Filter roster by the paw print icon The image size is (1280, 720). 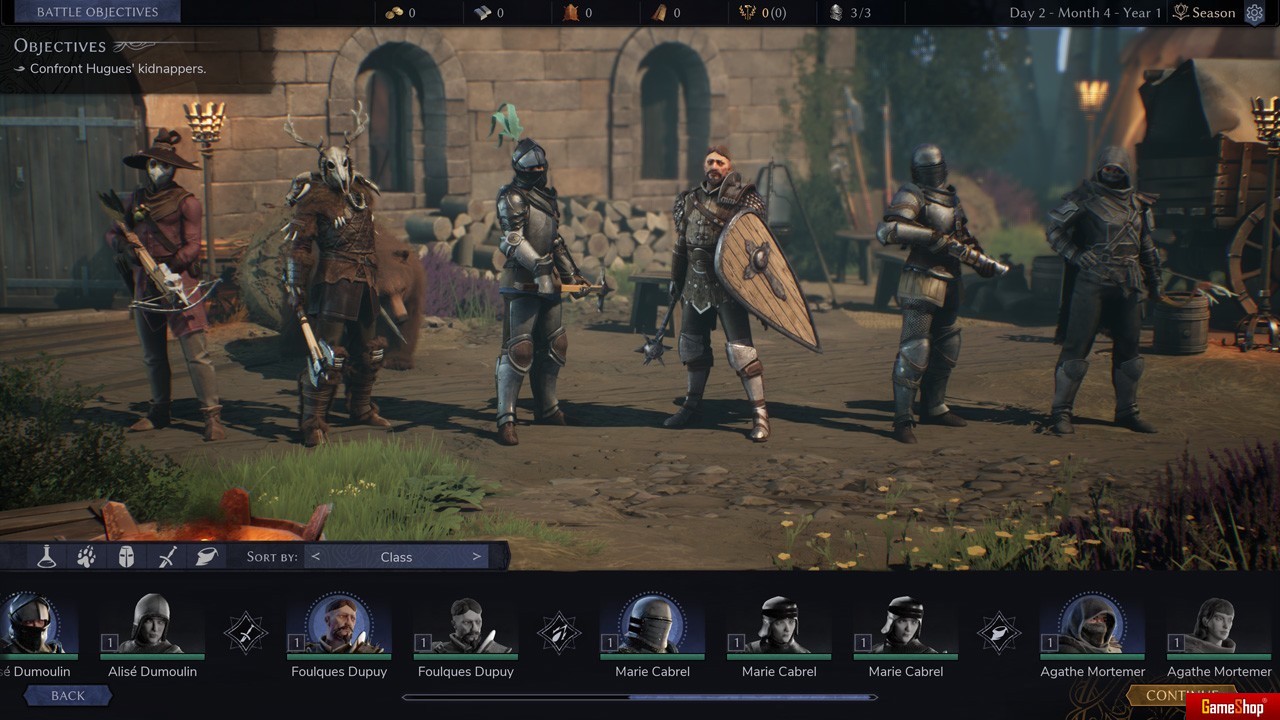point(86,557)
